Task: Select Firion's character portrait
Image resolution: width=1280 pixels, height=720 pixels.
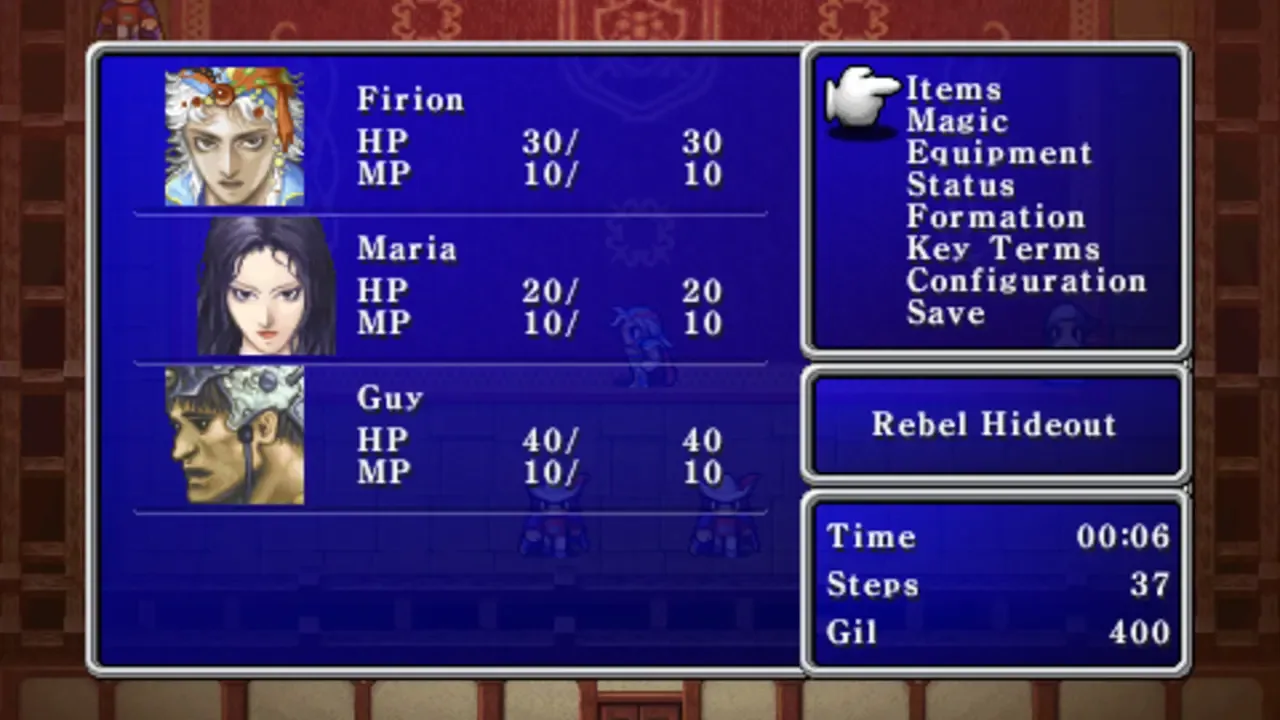Action: [234, 134]
